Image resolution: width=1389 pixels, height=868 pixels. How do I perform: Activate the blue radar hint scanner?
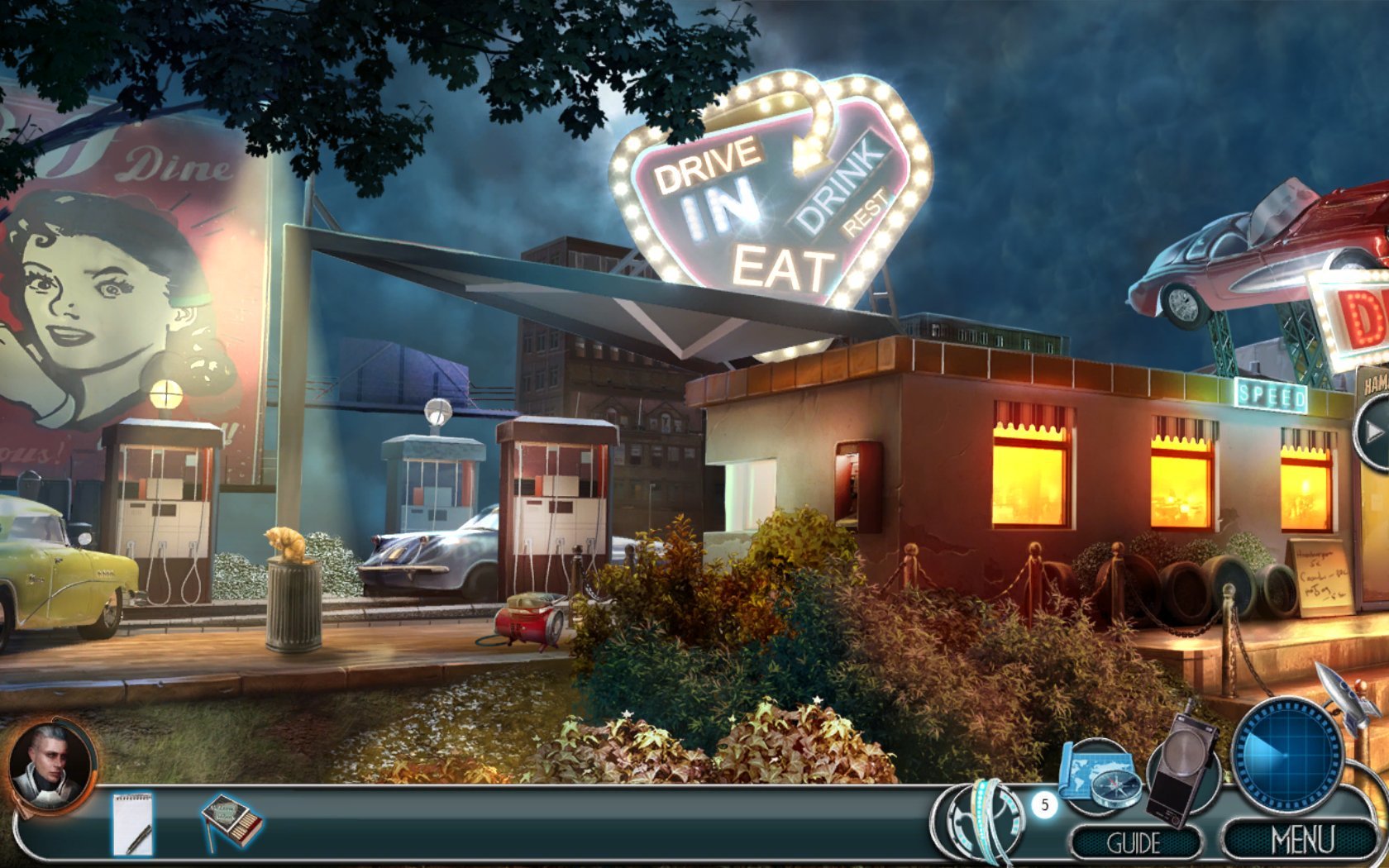point(1286,756)
